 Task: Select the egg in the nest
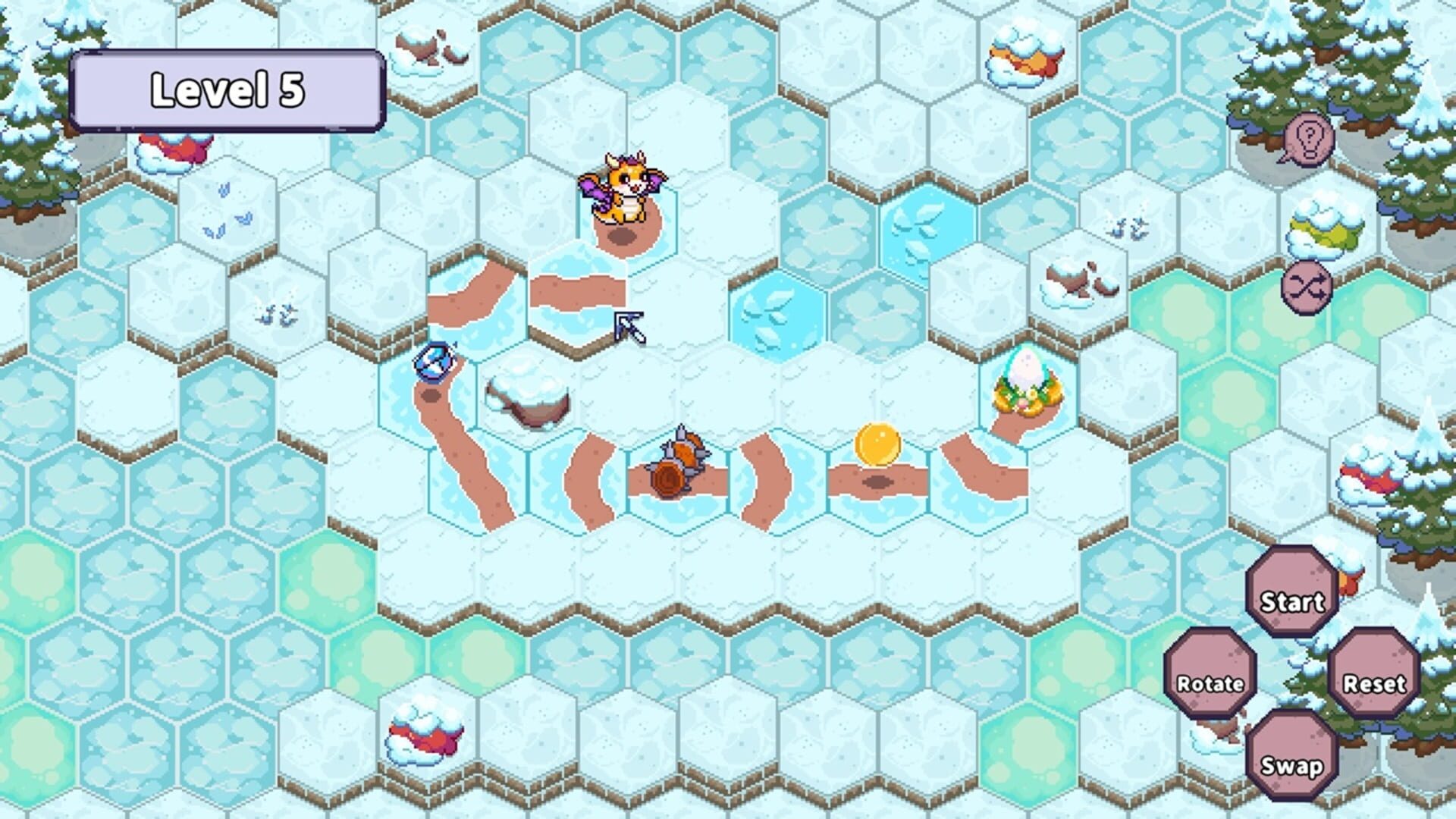tap(1028, 379)
